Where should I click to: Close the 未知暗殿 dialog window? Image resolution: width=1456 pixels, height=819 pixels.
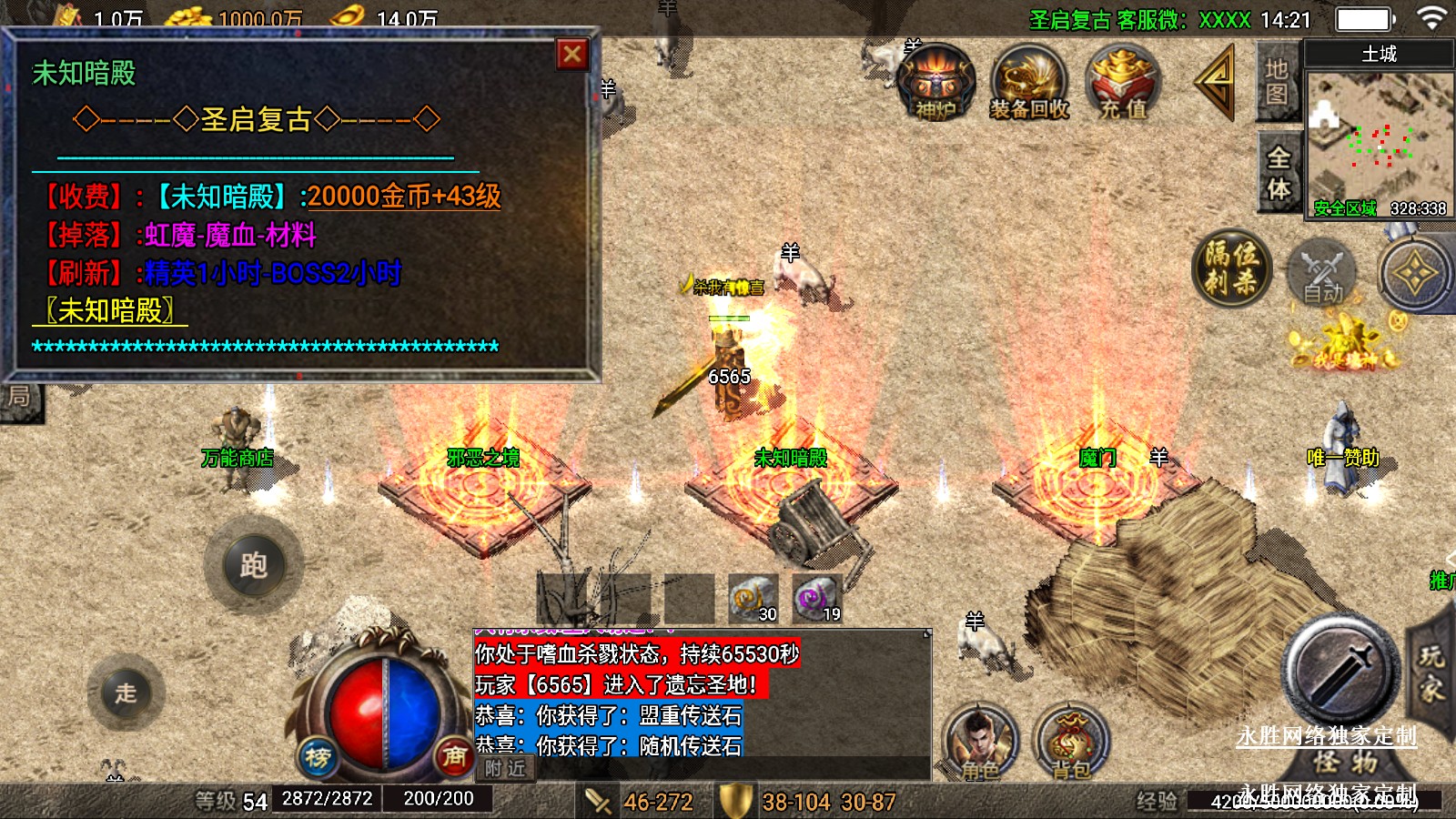572,55
